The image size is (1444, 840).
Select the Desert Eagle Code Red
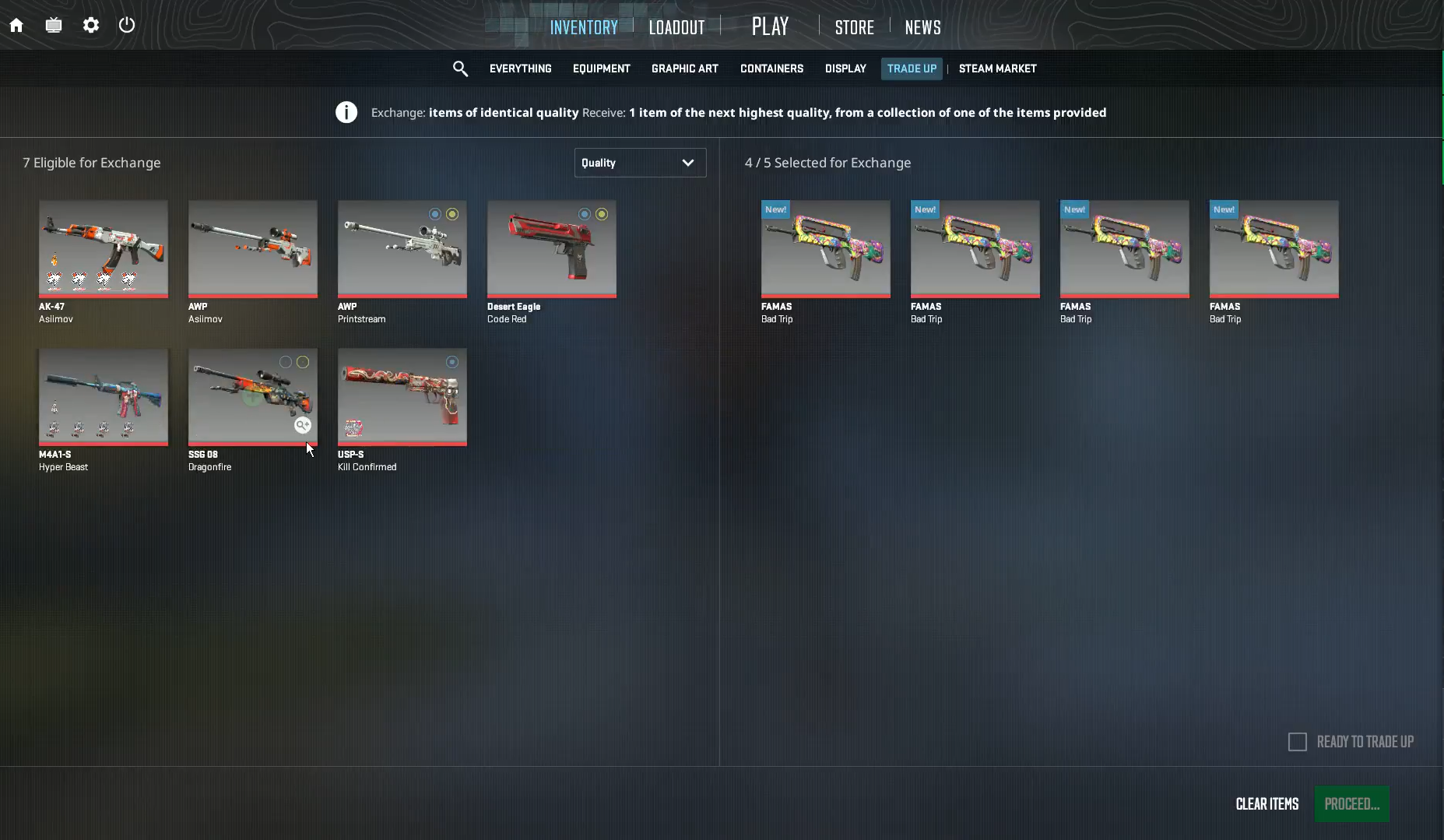point(552,248)
